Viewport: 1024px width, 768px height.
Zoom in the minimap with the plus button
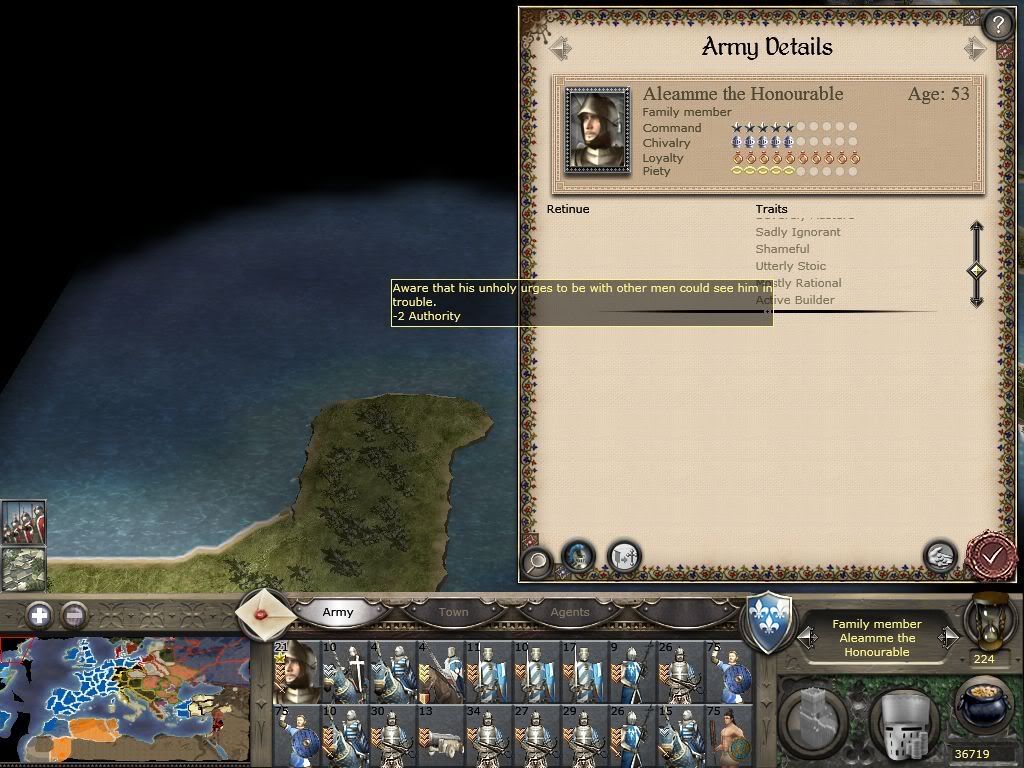coord(39,615)
